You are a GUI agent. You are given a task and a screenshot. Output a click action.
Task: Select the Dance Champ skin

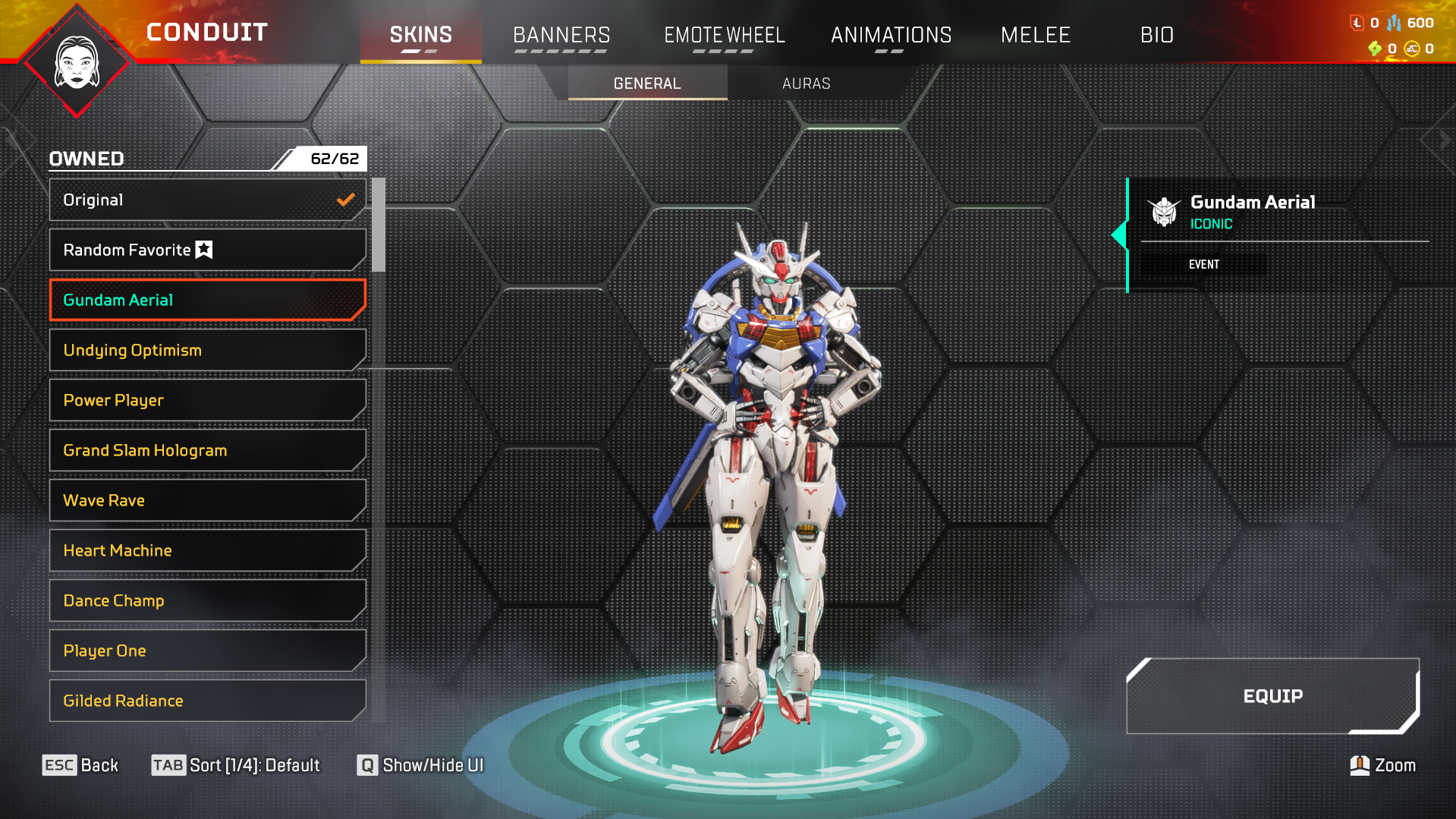(206, 600)
